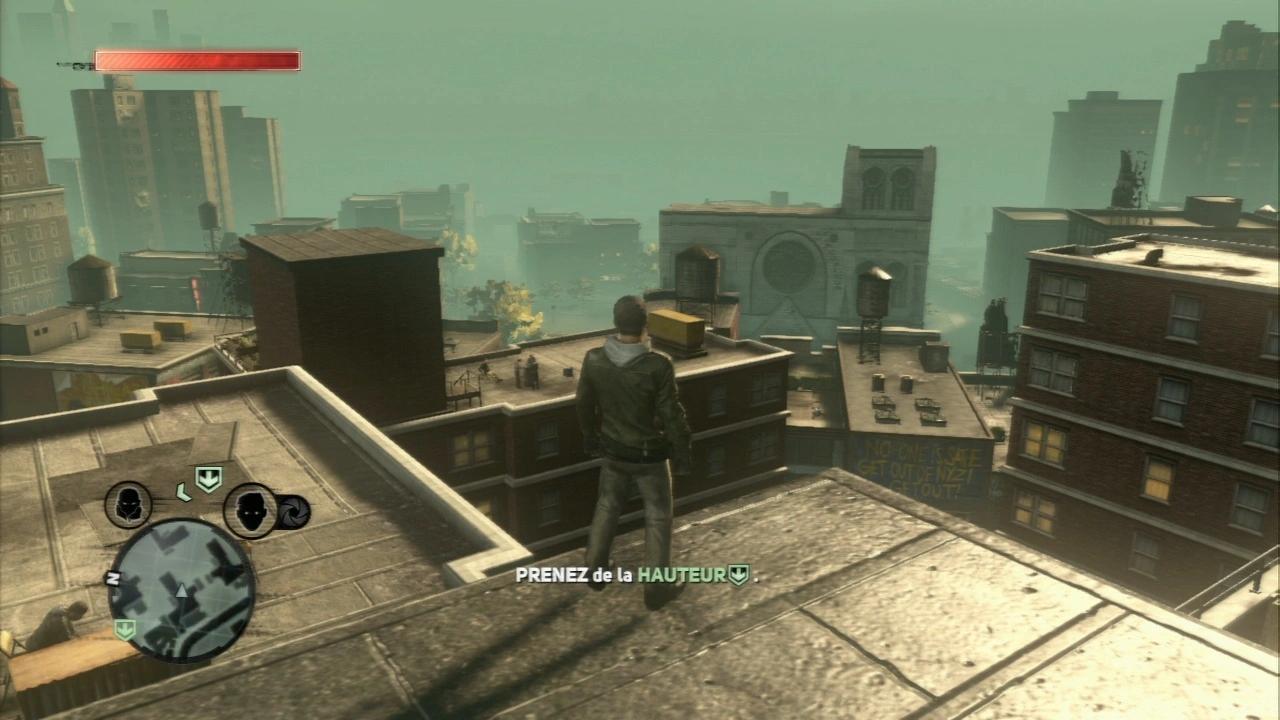This screenshot has width=1280, height=720.
Task: Expand the green arrow next to PRENEZ text
Action: coord(738,575)
